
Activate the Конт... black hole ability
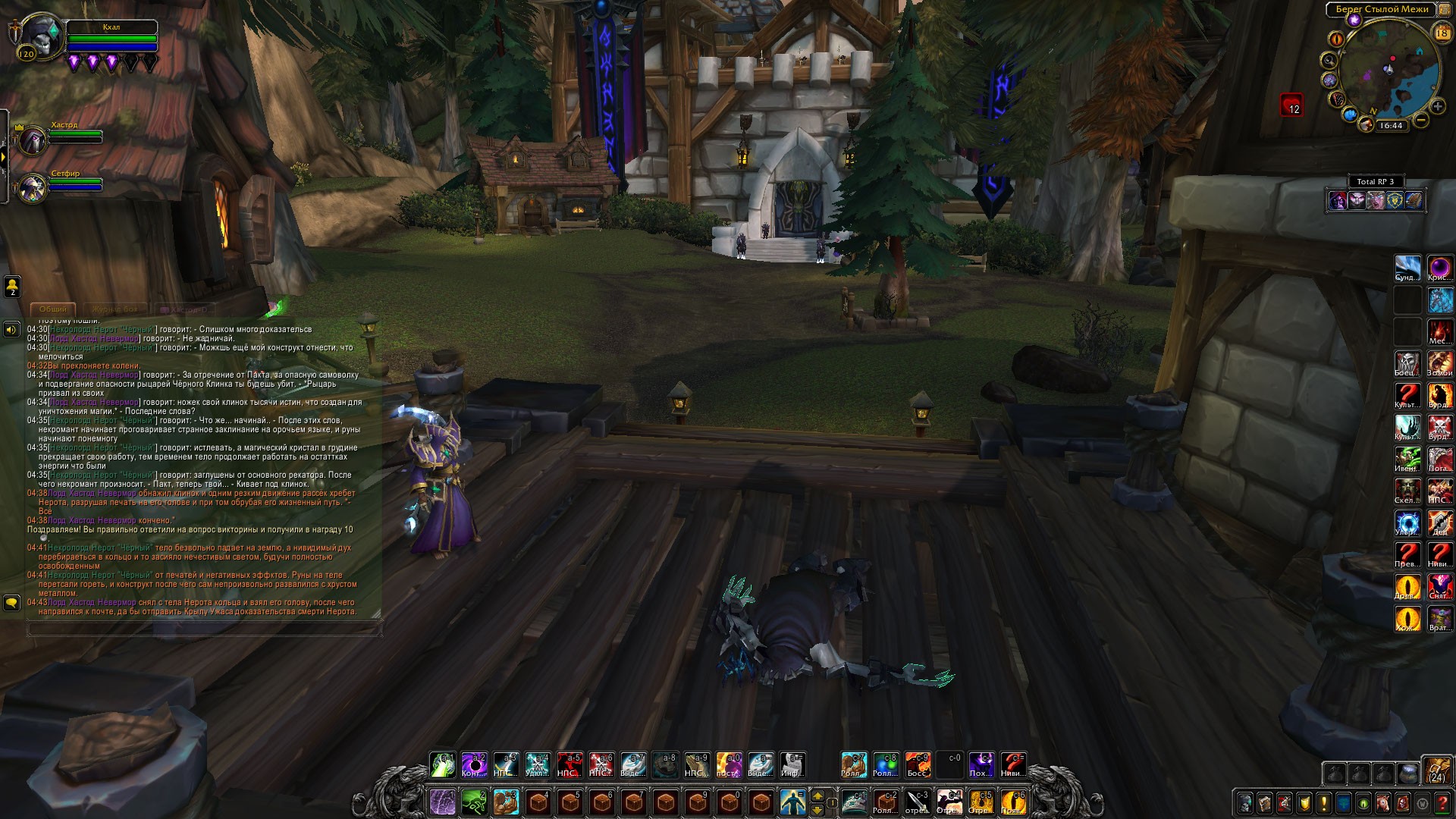475,764
